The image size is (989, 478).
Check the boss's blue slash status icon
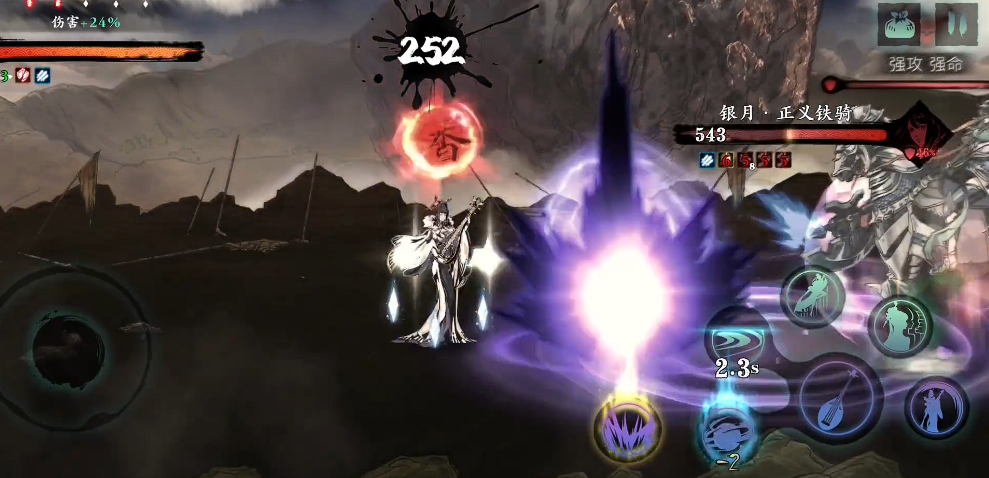[x=707, y=159]
